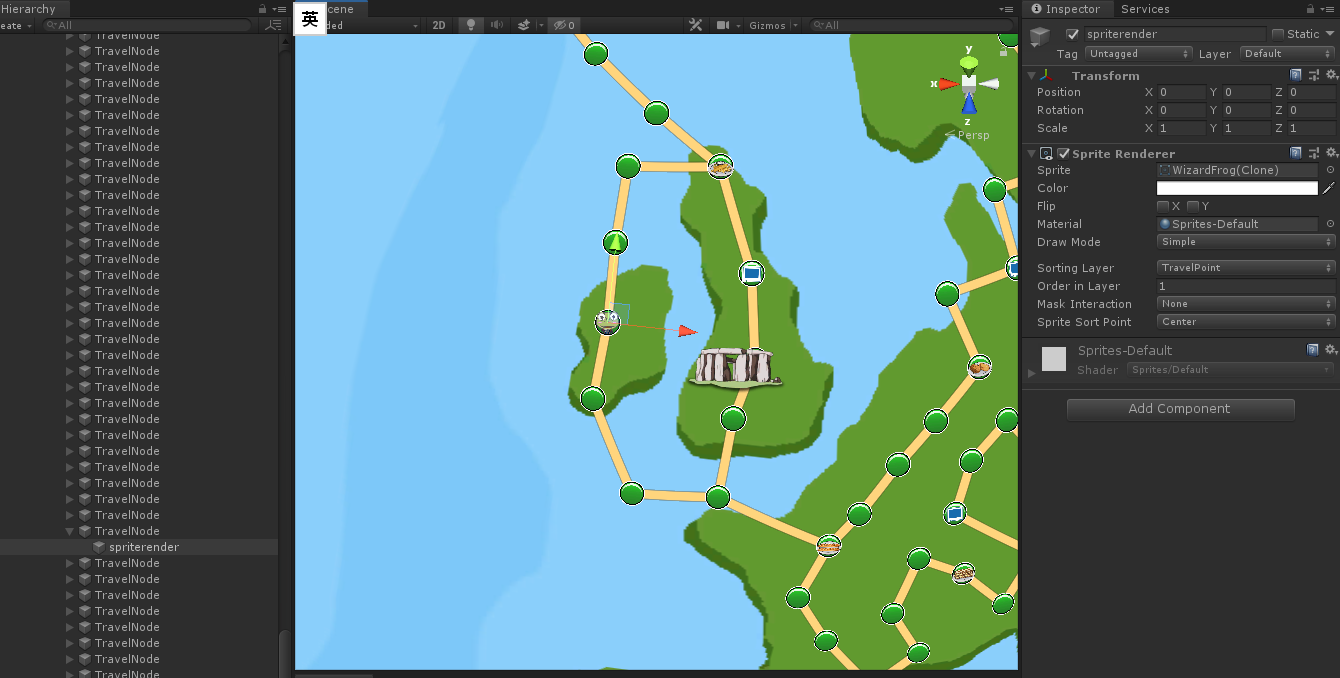Click the Order in Layer field
Viewport: 1340px width, 678px height.
(1246, 286)
